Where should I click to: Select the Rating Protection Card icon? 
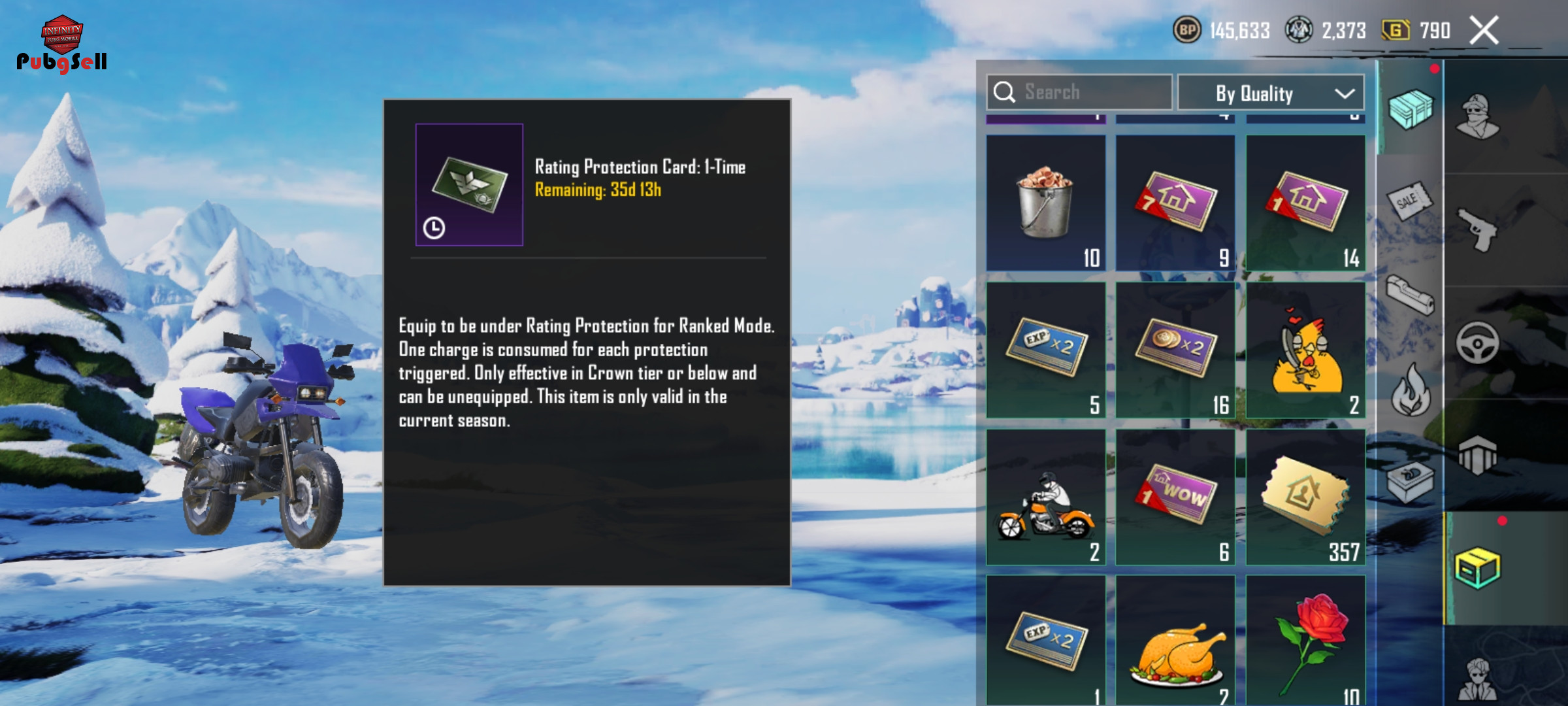(x=469, y=184)
